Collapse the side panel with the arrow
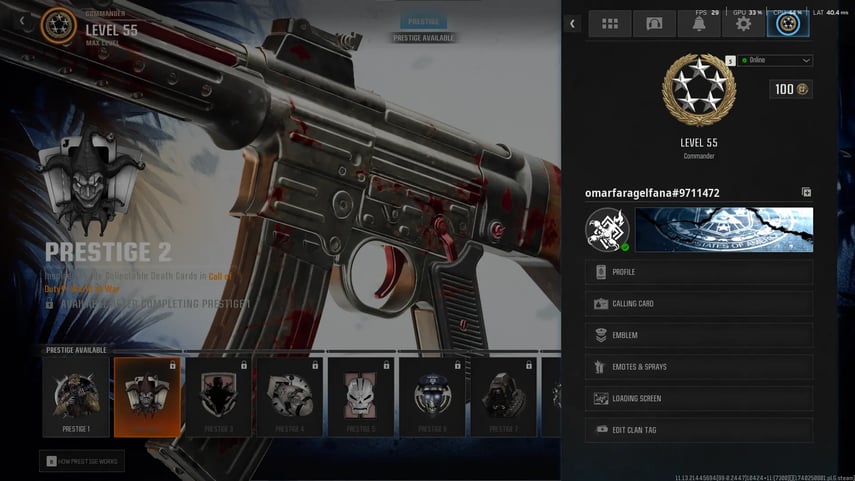The image size is (855, 481). [x=572, y=24]
